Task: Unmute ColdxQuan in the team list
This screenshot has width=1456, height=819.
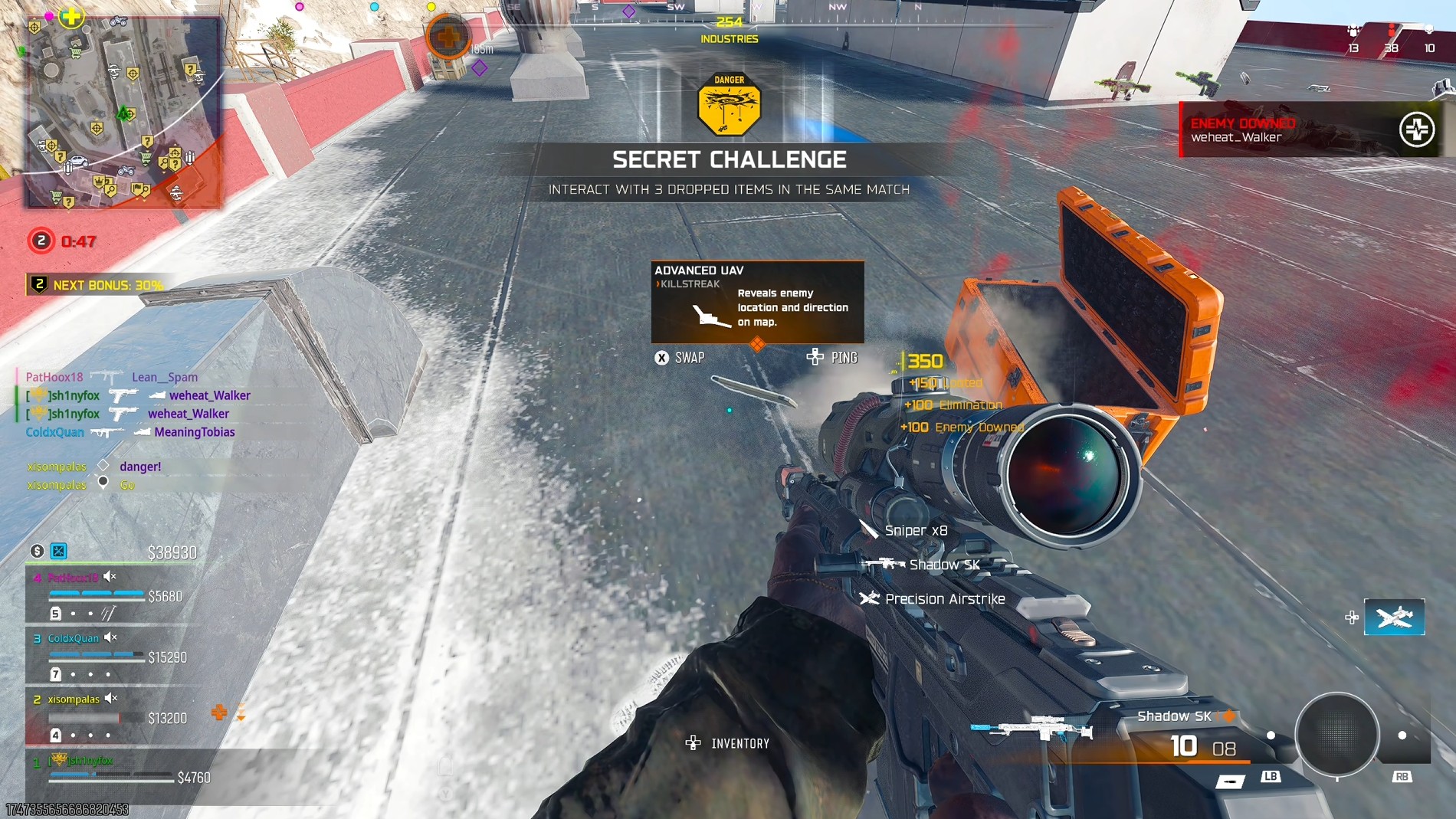Action: click(x=109, y=637)
